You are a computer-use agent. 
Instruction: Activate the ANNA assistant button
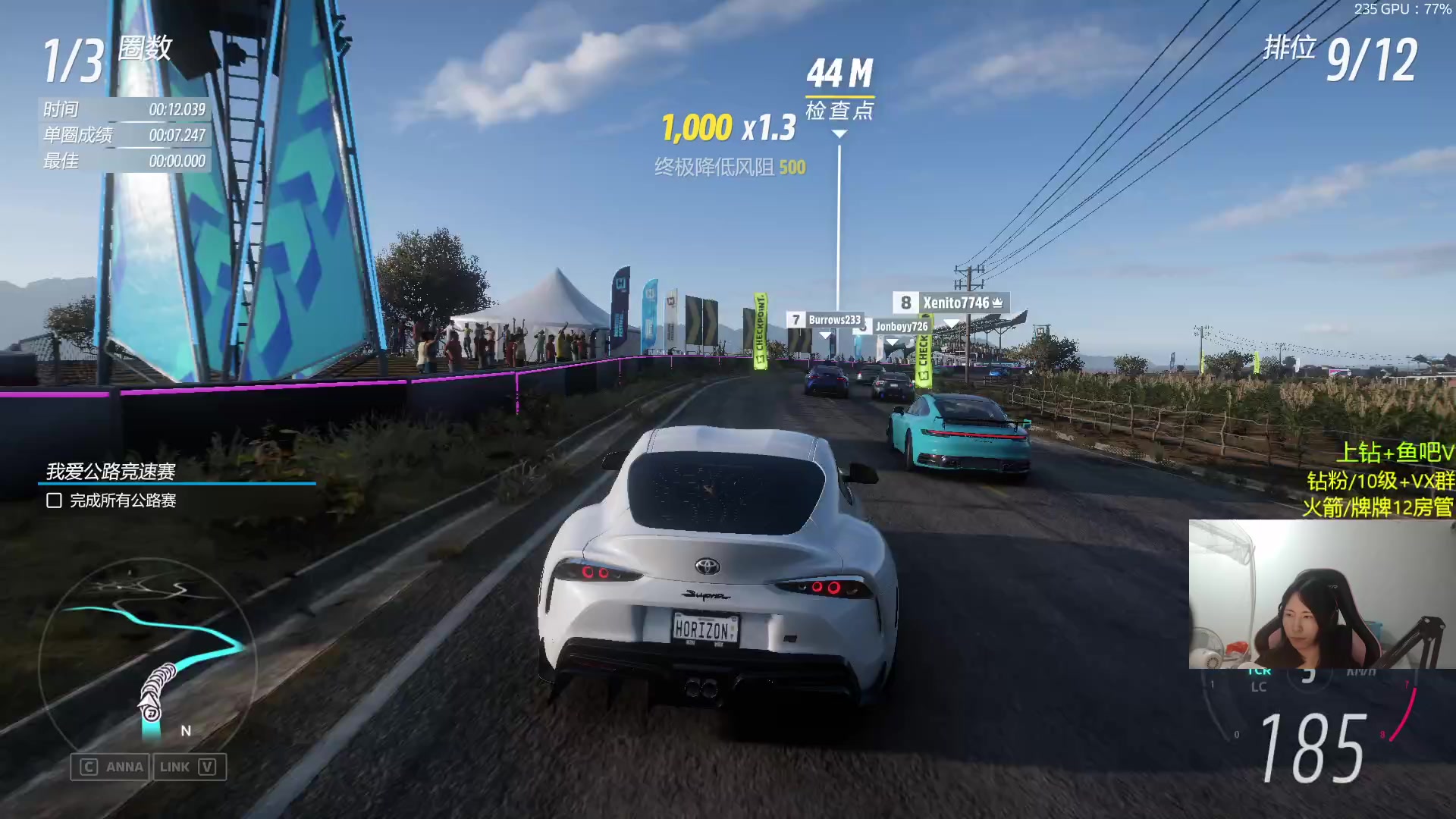(111, 767)
